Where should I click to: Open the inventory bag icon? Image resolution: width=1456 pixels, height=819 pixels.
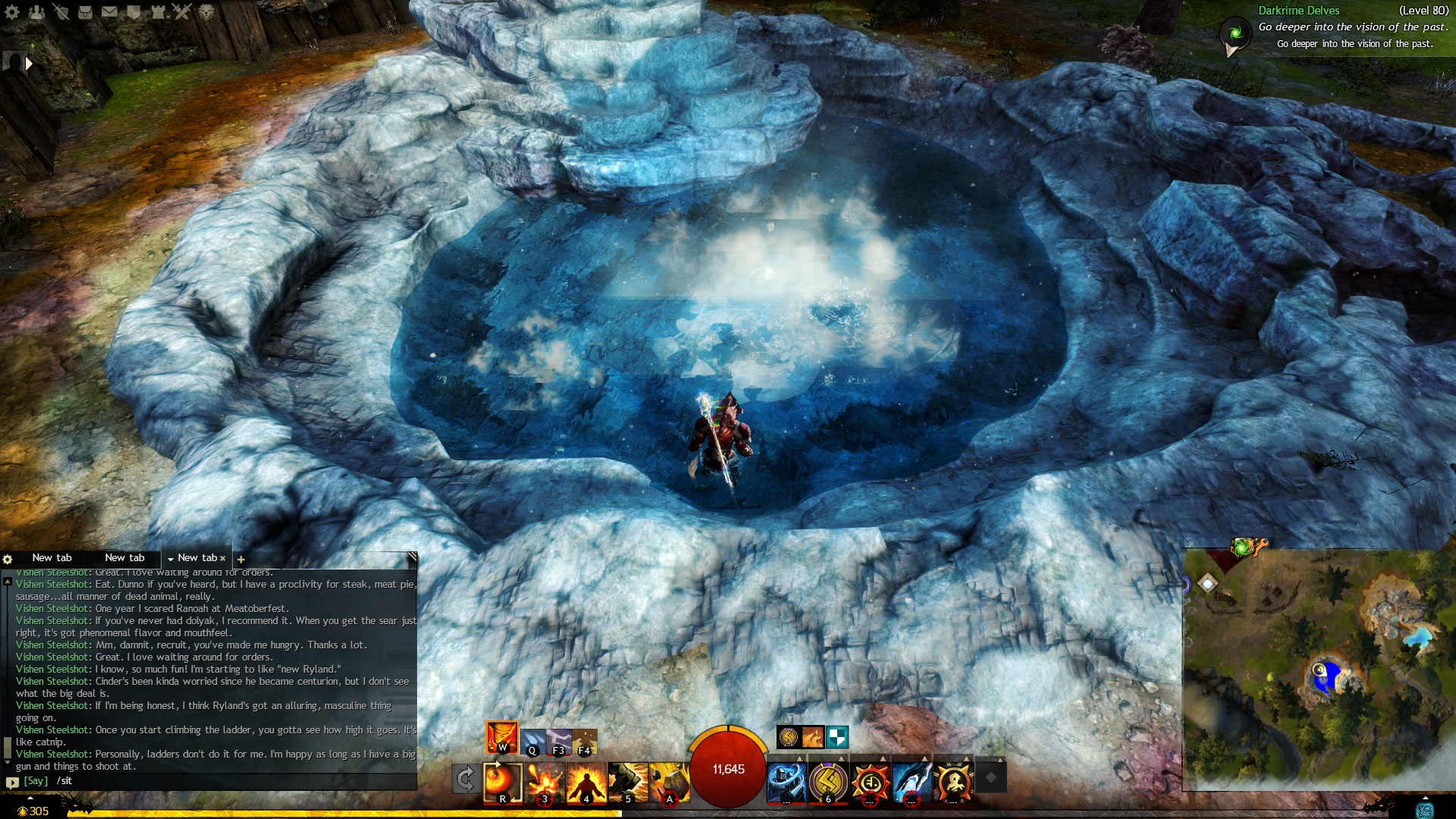click(x=85, y=12)
